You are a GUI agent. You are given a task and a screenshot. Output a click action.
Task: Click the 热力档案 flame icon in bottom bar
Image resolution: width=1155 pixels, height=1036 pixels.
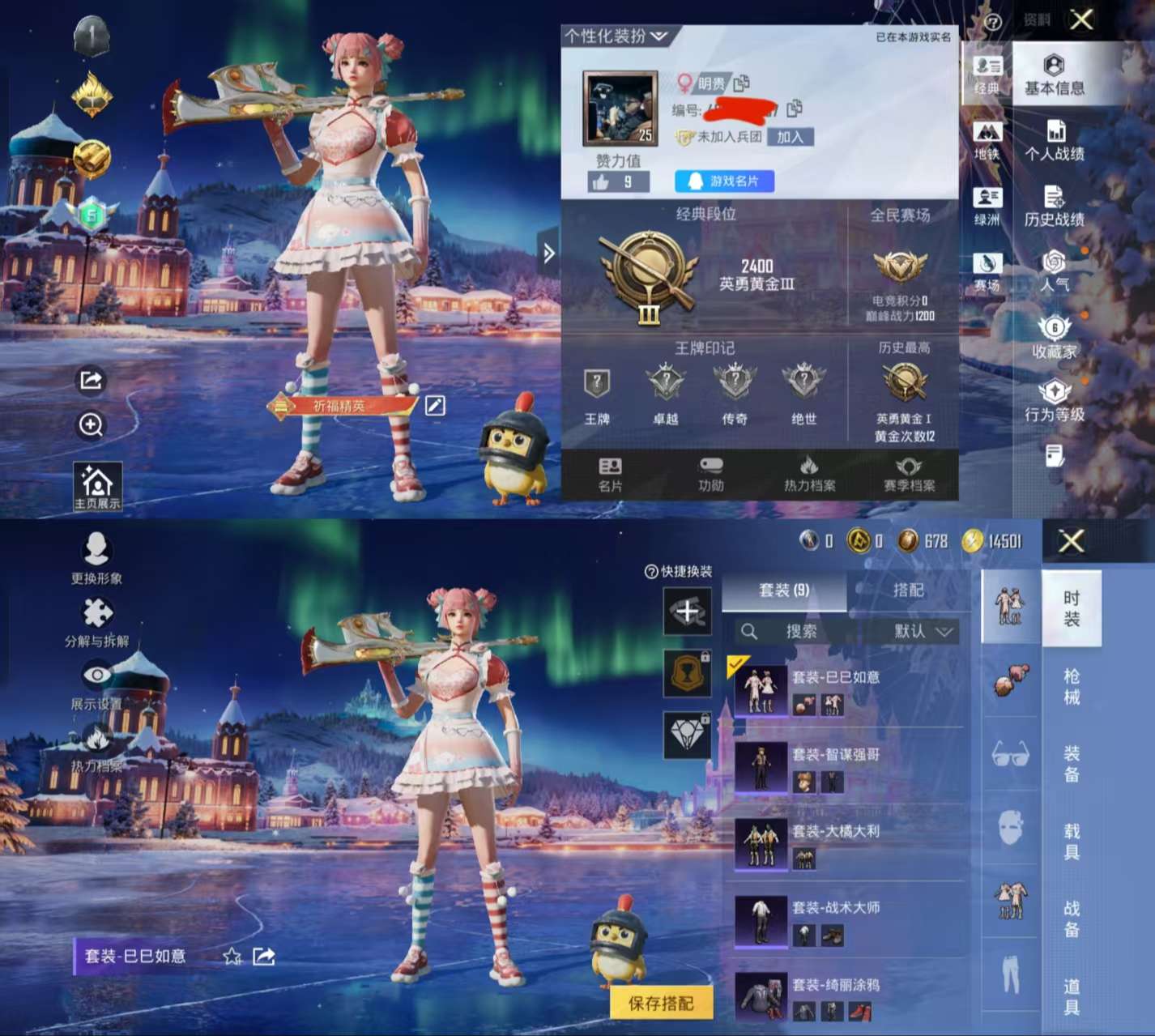click(x=810, y=474)
